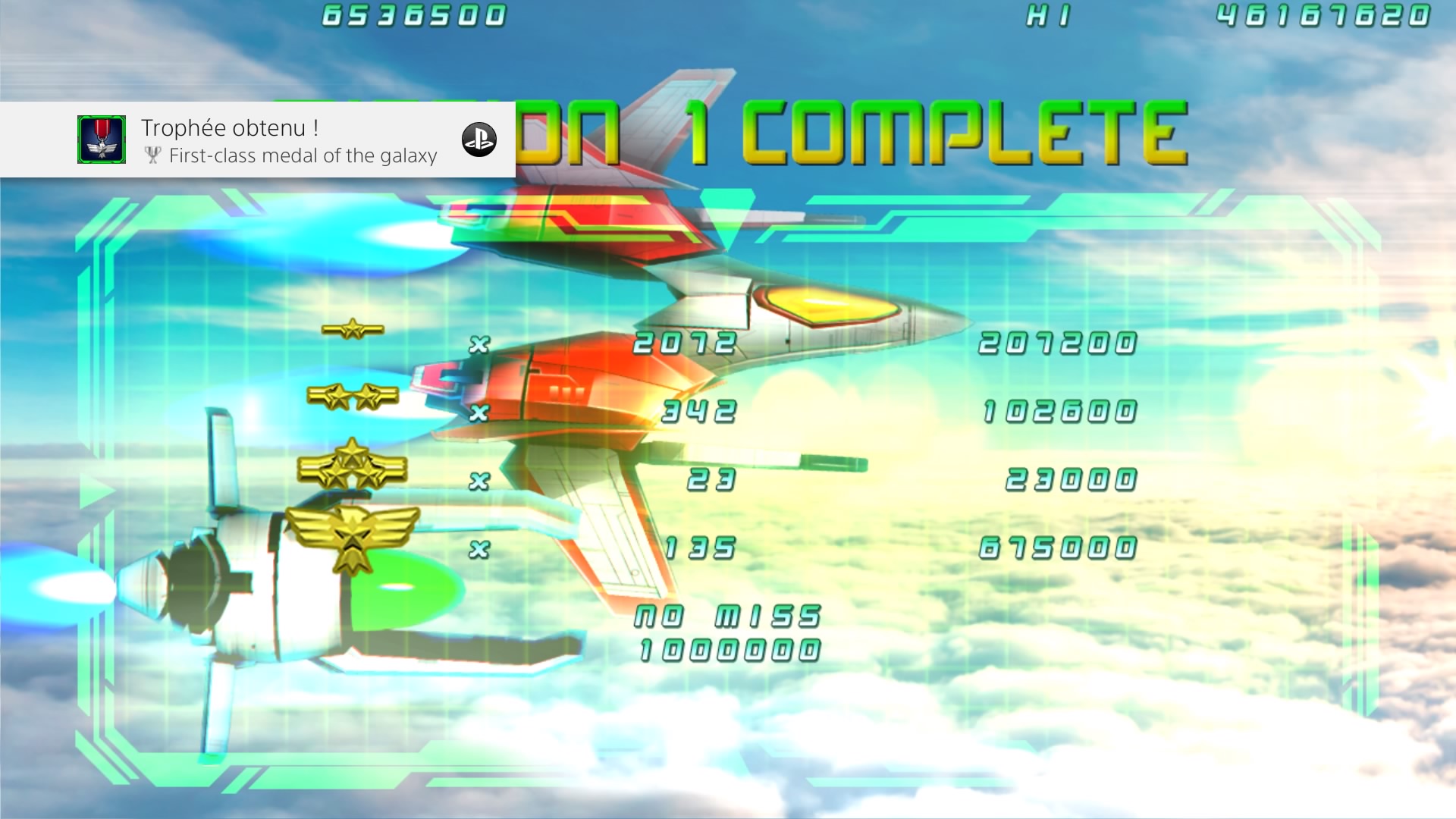Click the medal trophy thumbnail in the notification
Screen dimensions: 1456x819
click(x=102, y=140)
